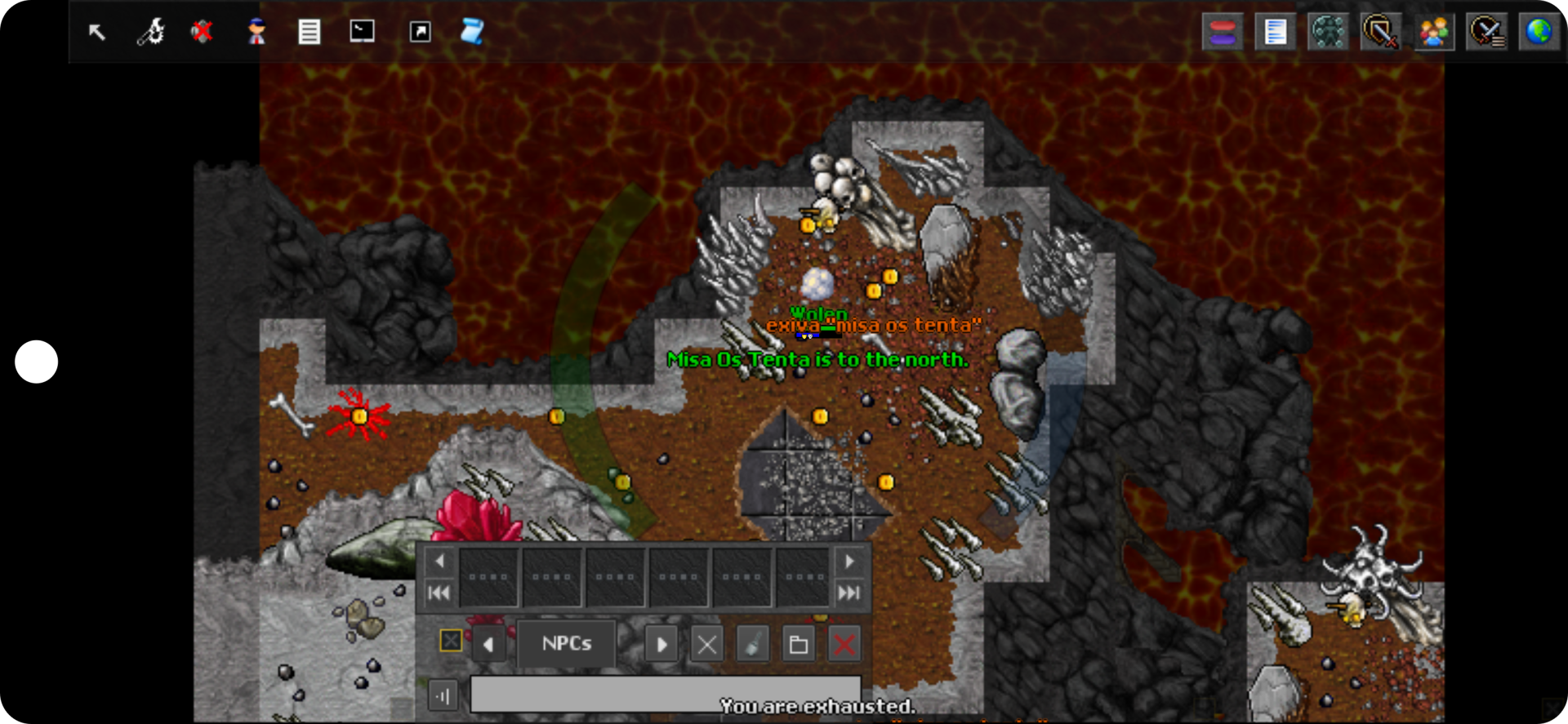The height and width of the screenshot is (724, 1568).
Task: Toggle the crossed-out mouse icon
Action: click(x=202, y=32)
